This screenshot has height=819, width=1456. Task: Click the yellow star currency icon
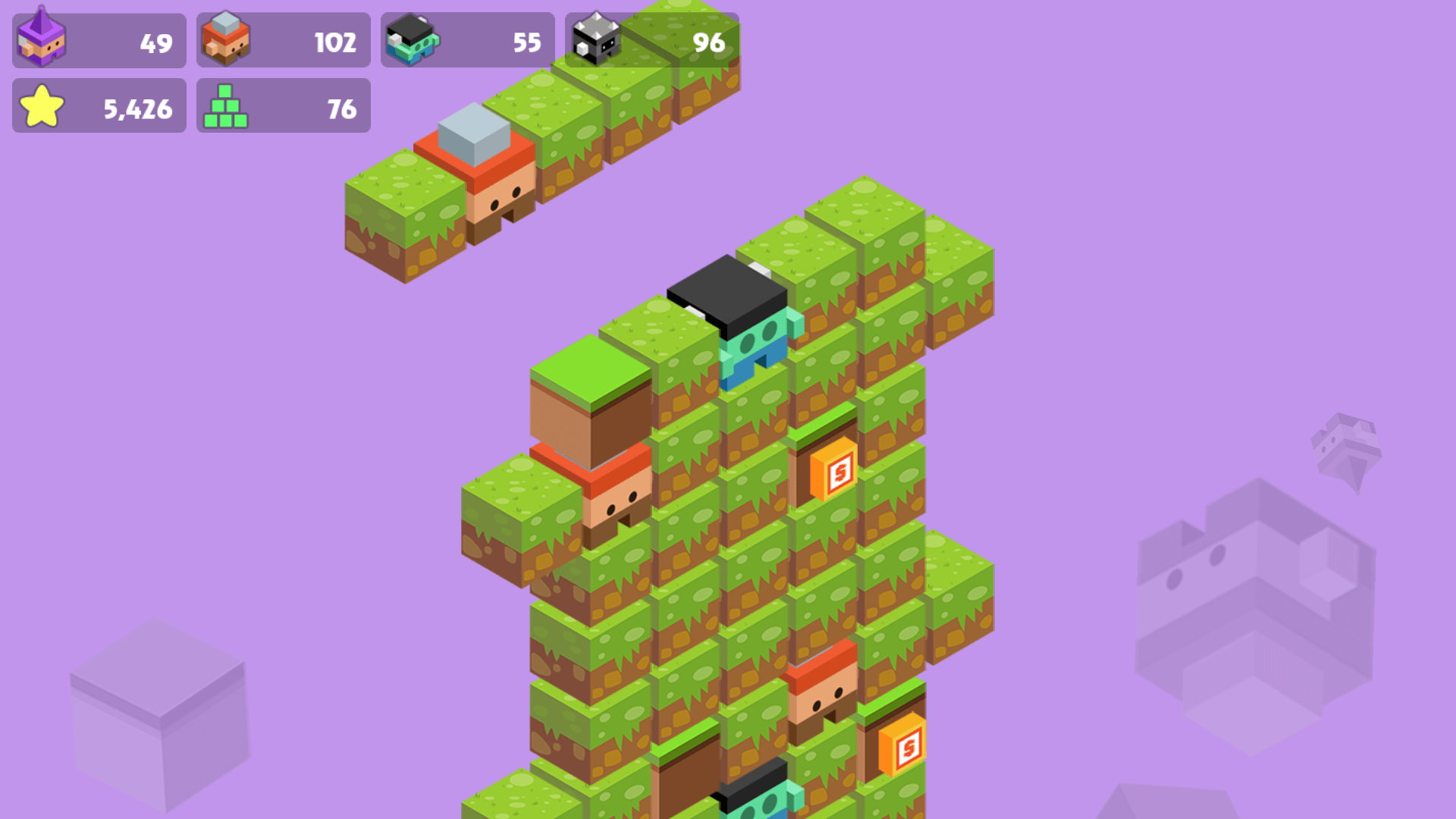(41, 105)
